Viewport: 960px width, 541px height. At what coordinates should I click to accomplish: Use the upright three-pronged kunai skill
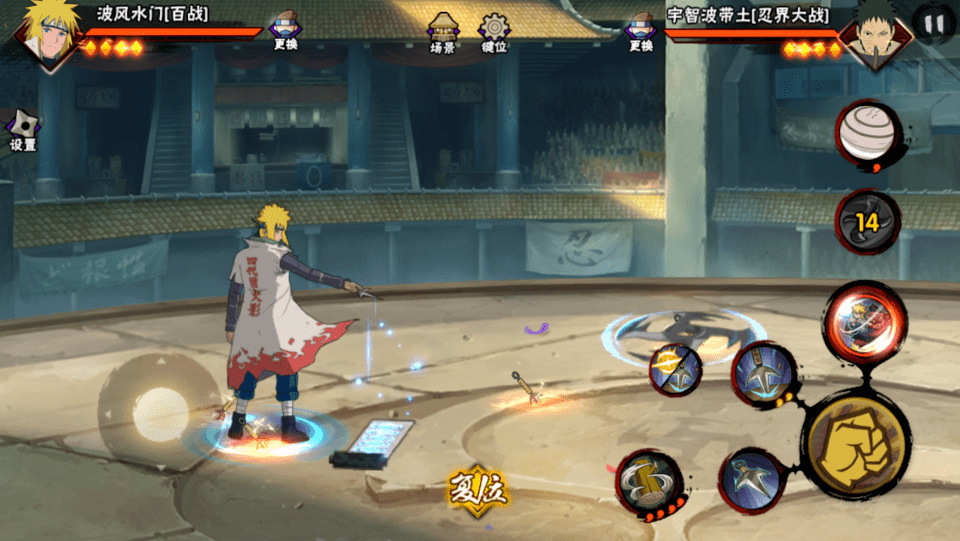[764, 374]
